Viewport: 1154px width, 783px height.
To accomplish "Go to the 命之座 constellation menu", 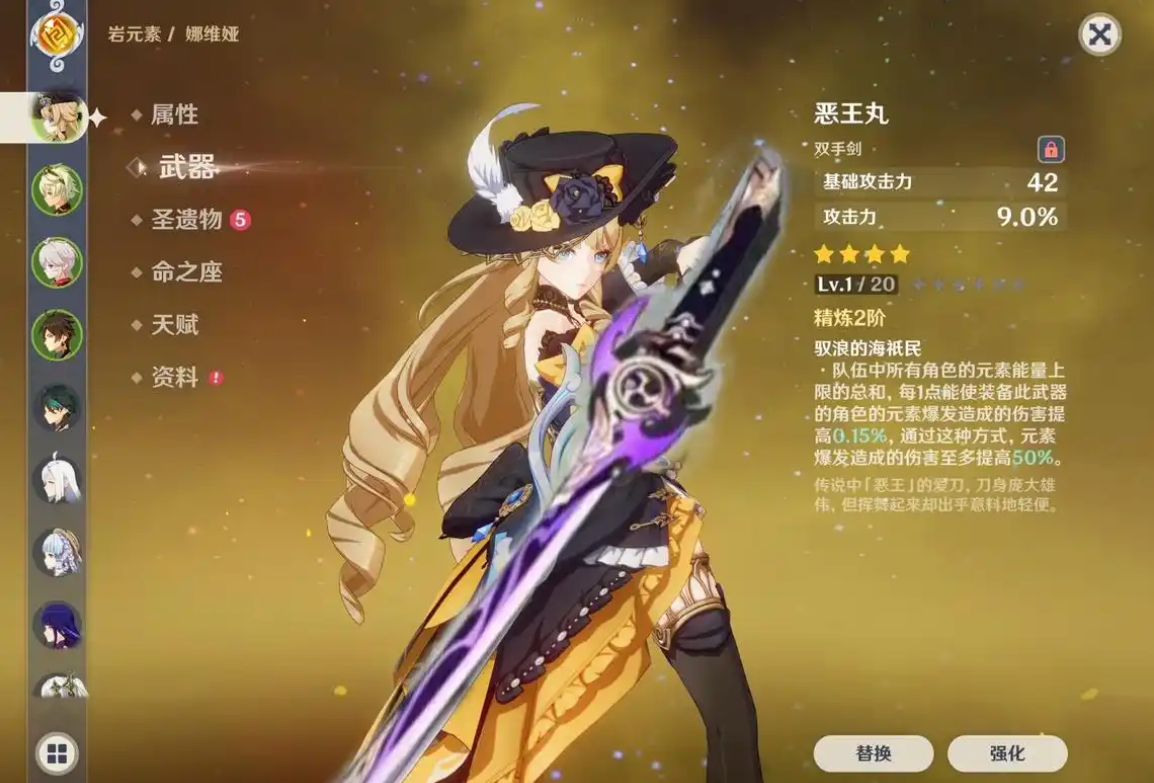I will (186, 272).
